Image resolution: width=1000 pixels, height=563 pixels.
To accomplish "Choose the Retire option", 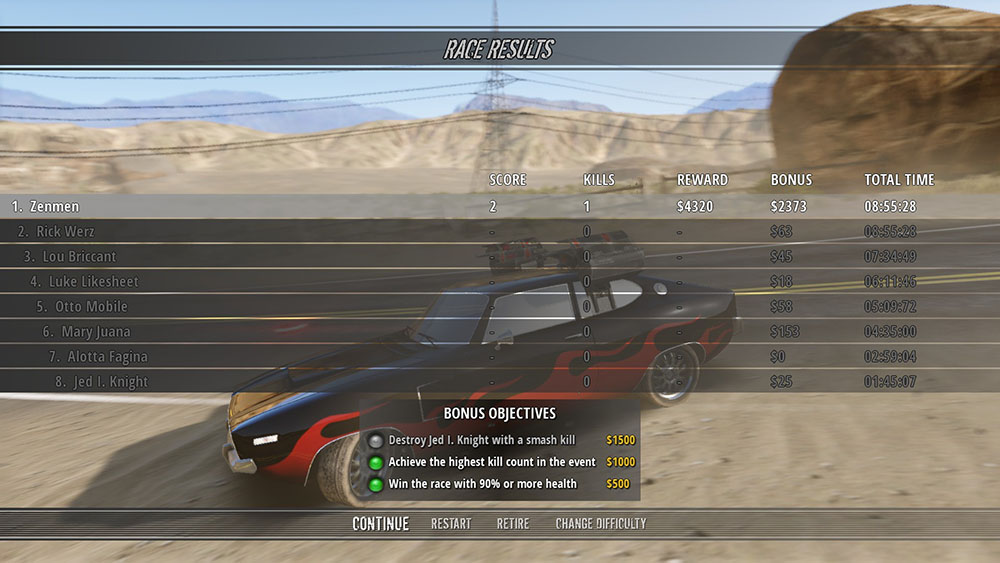I will tap(513, 524).
